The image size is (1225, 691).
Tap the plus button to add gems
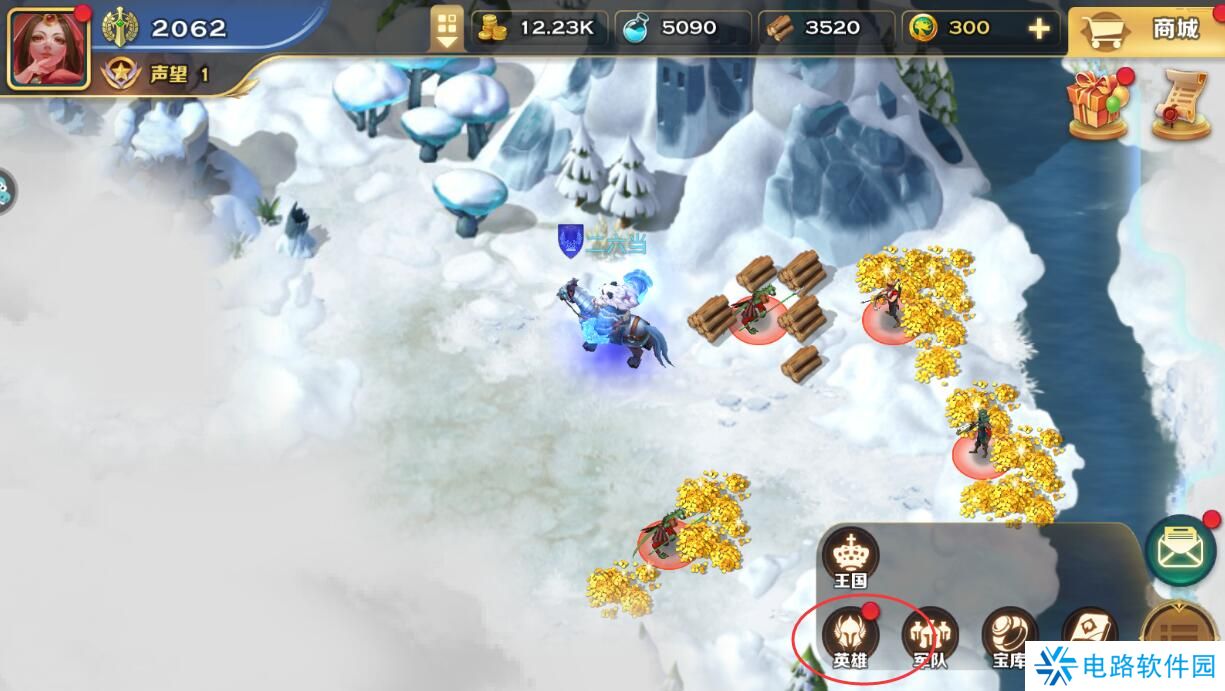pyautogui.click(x=1039, y=29)
